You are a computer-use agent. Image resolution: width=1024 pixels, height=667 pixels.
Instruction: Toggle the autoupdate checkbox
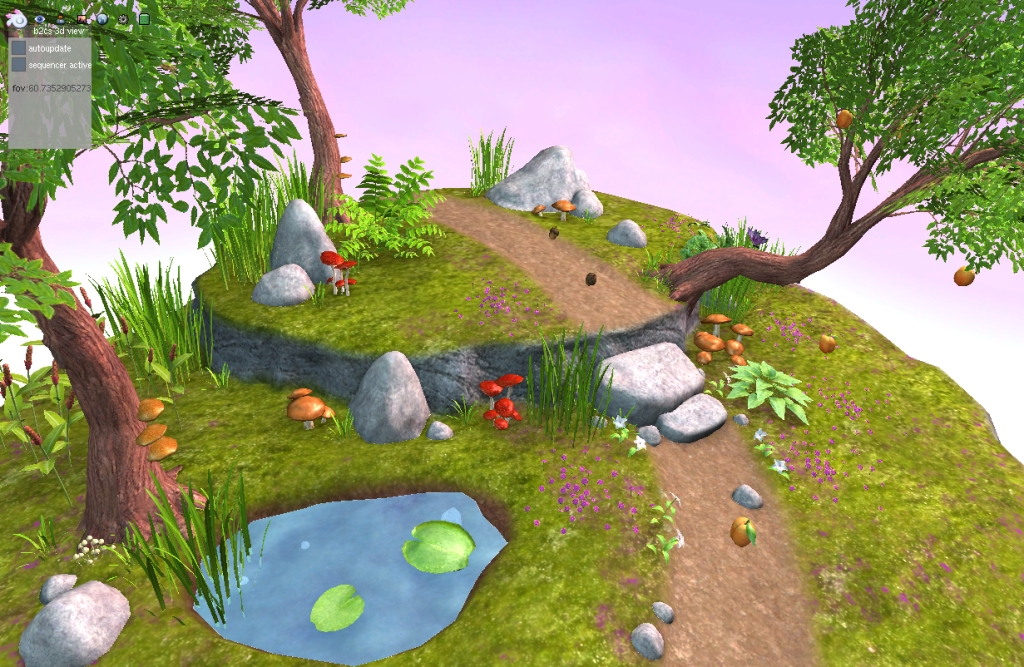[19, 47]
